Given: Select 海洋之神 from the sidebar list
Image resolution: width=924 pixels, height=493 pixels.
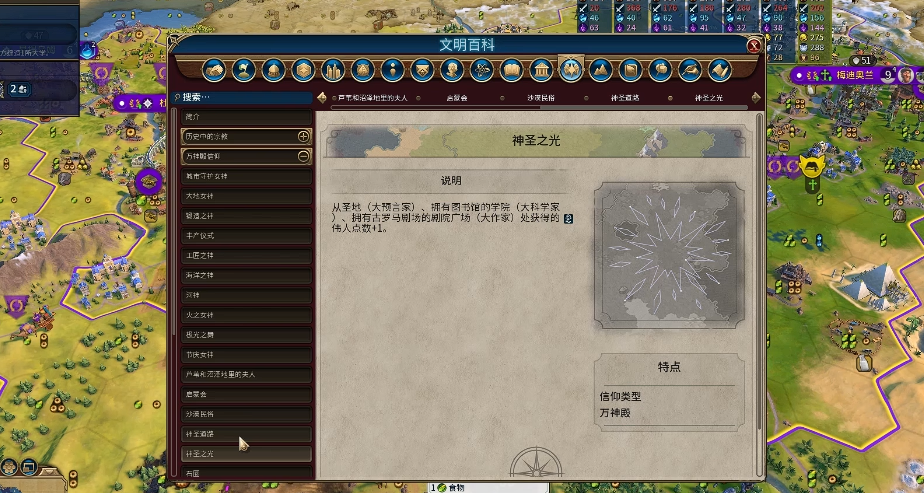Looking at the screenshot, I should [200, 275].
